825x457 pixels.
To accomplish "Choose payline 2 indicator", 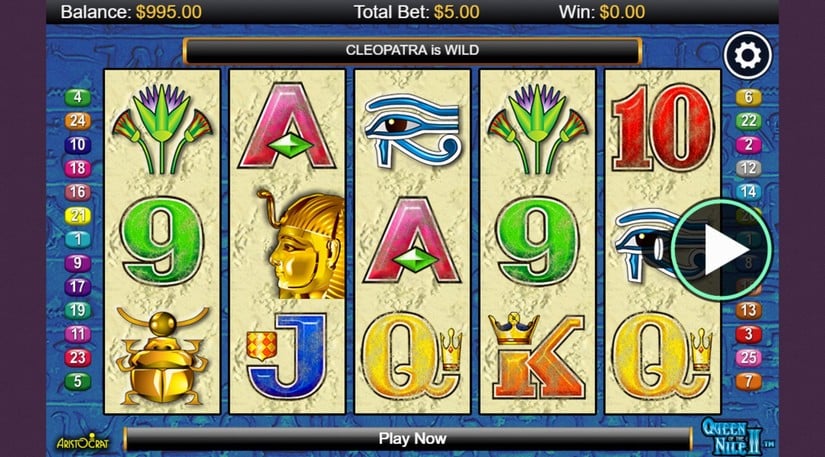I will 748,145.
